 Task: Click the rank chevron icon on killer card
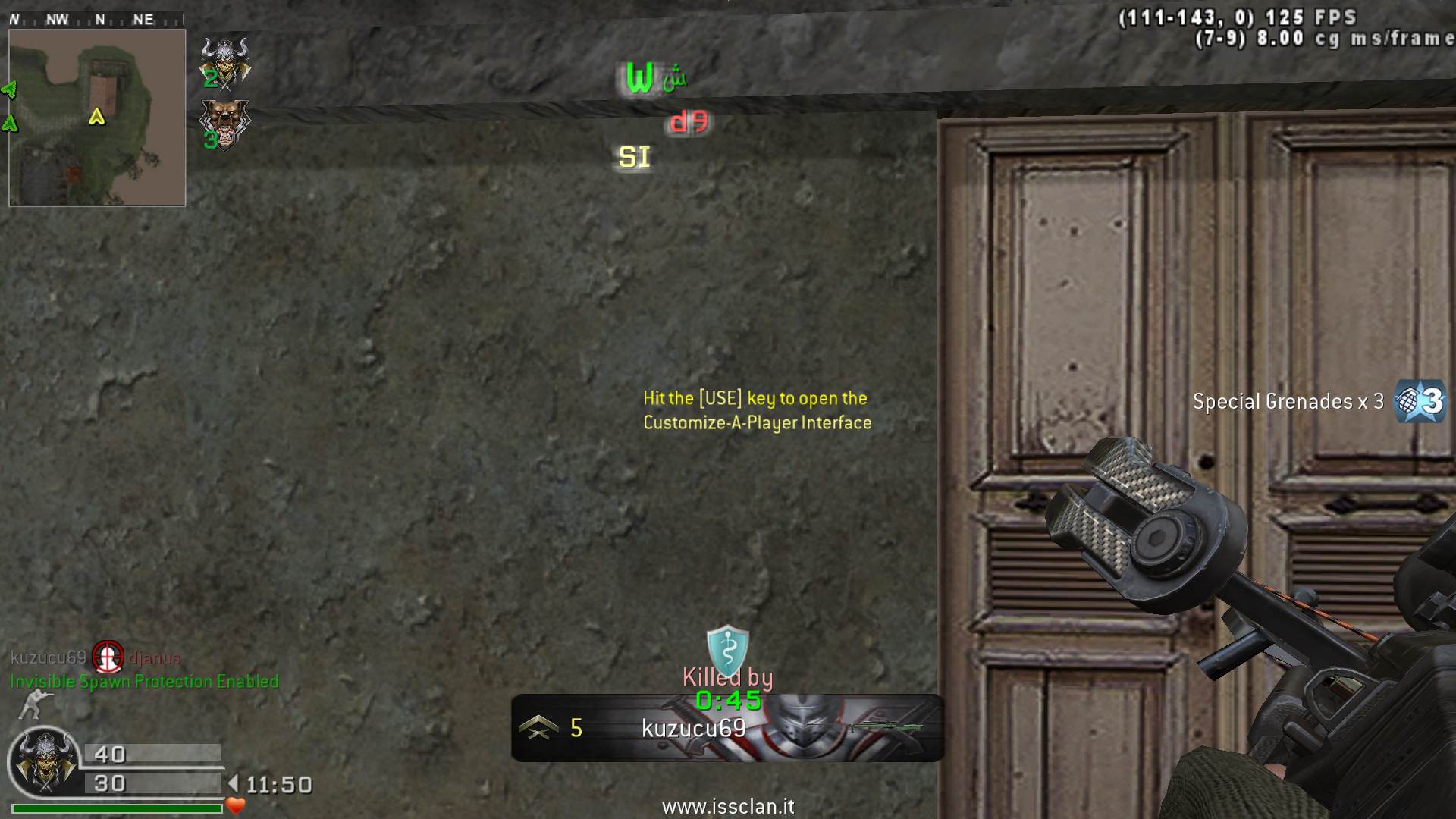tap(538, 728)
